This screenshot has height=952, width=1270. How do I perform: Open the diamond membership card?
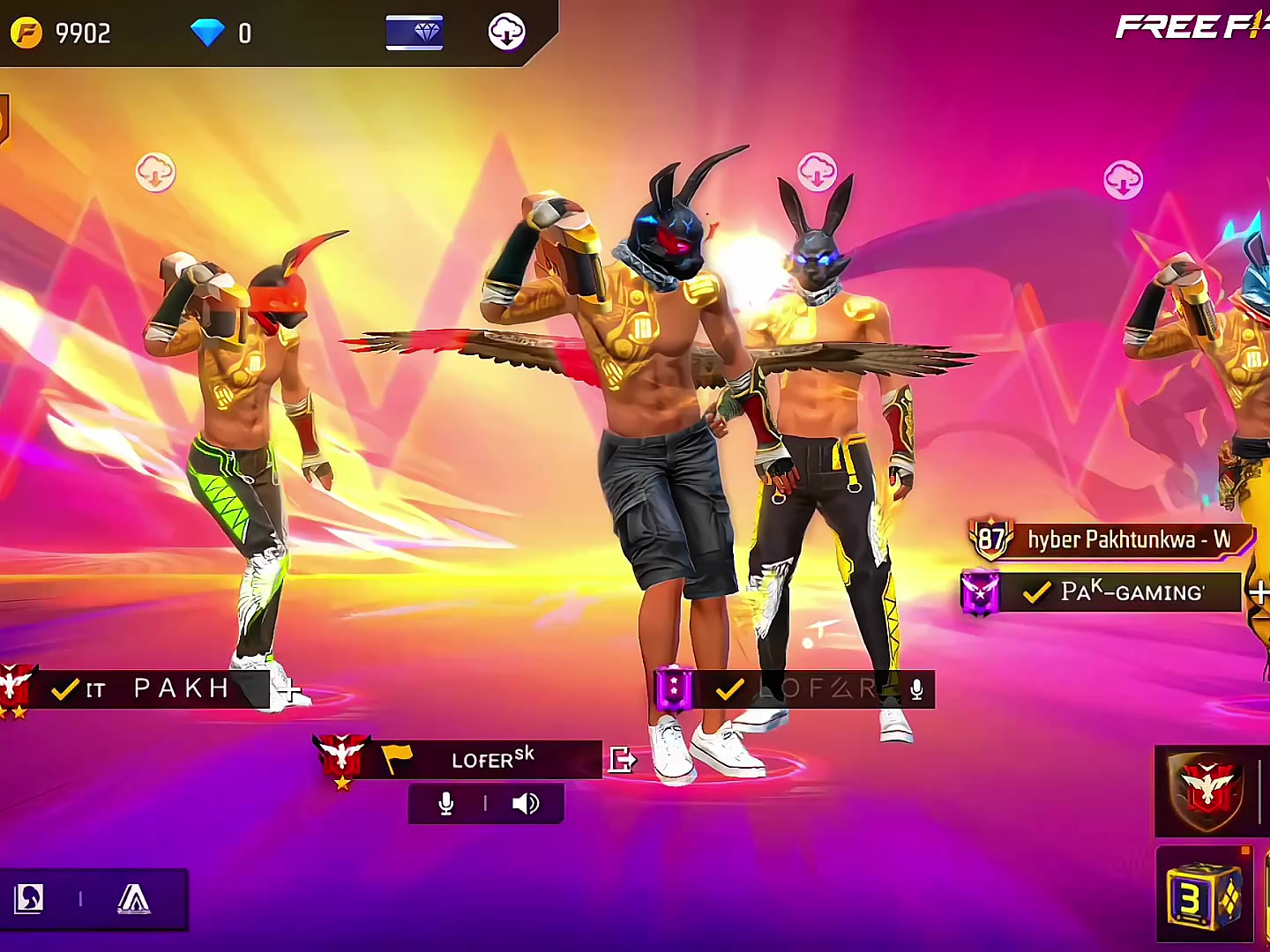coord(415,33)
